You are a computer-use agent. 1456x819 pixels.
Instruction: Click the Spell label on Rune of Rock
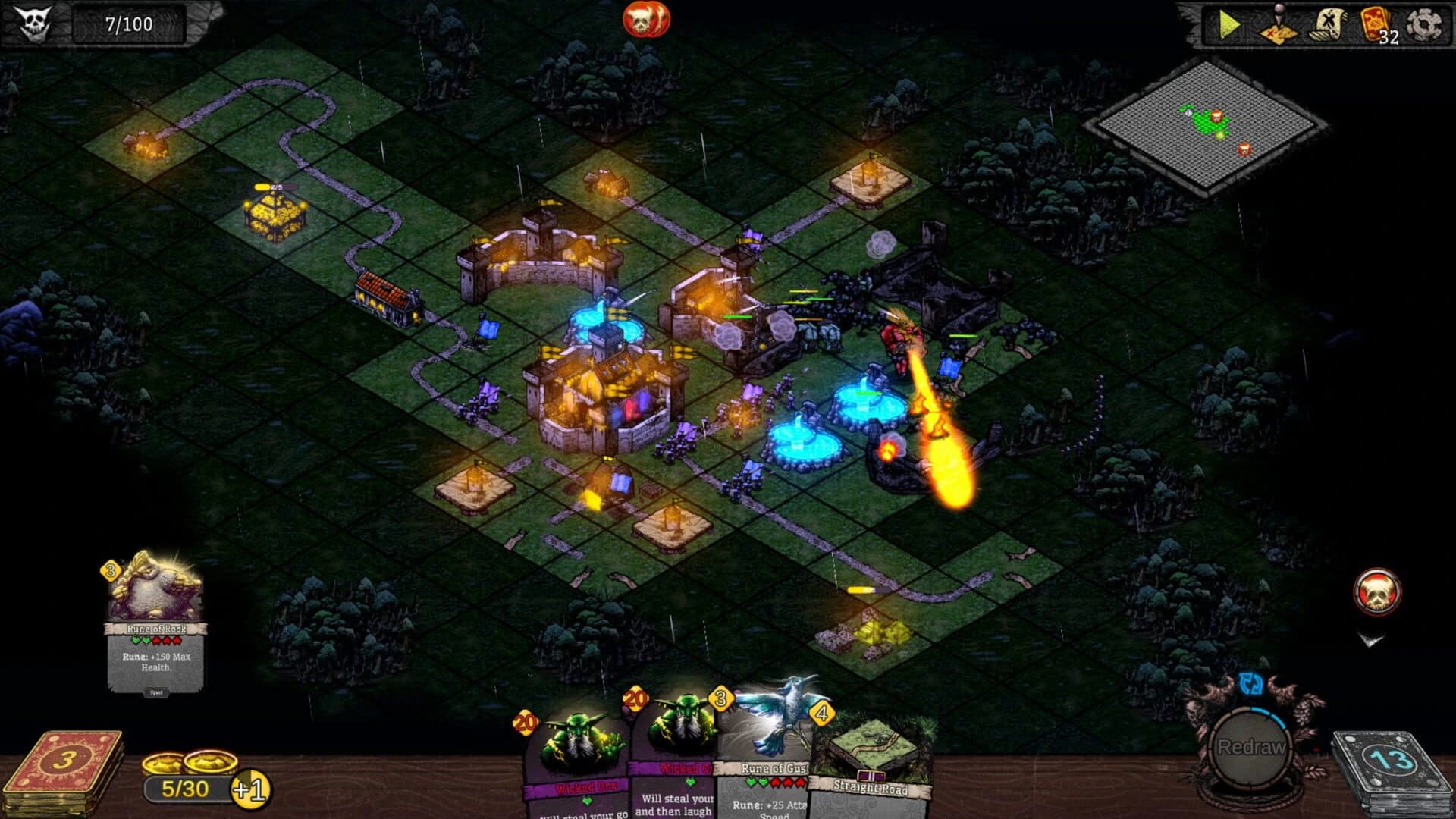(x=156, y=691)
